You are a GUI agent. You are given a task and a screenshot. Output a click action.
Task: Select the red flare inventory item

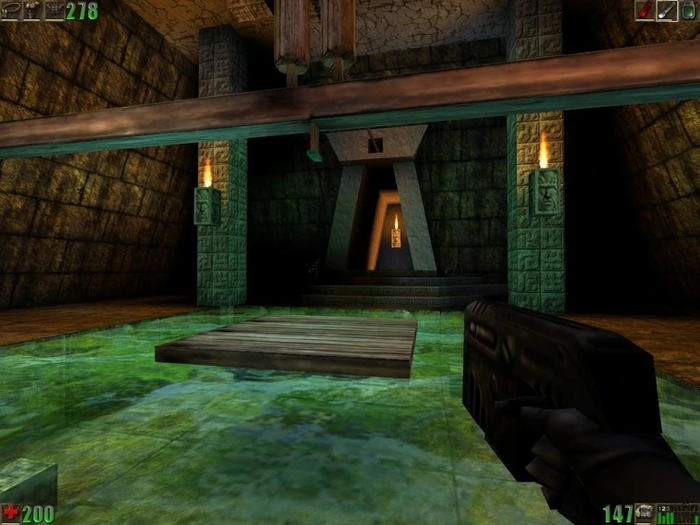coord(646,10)
